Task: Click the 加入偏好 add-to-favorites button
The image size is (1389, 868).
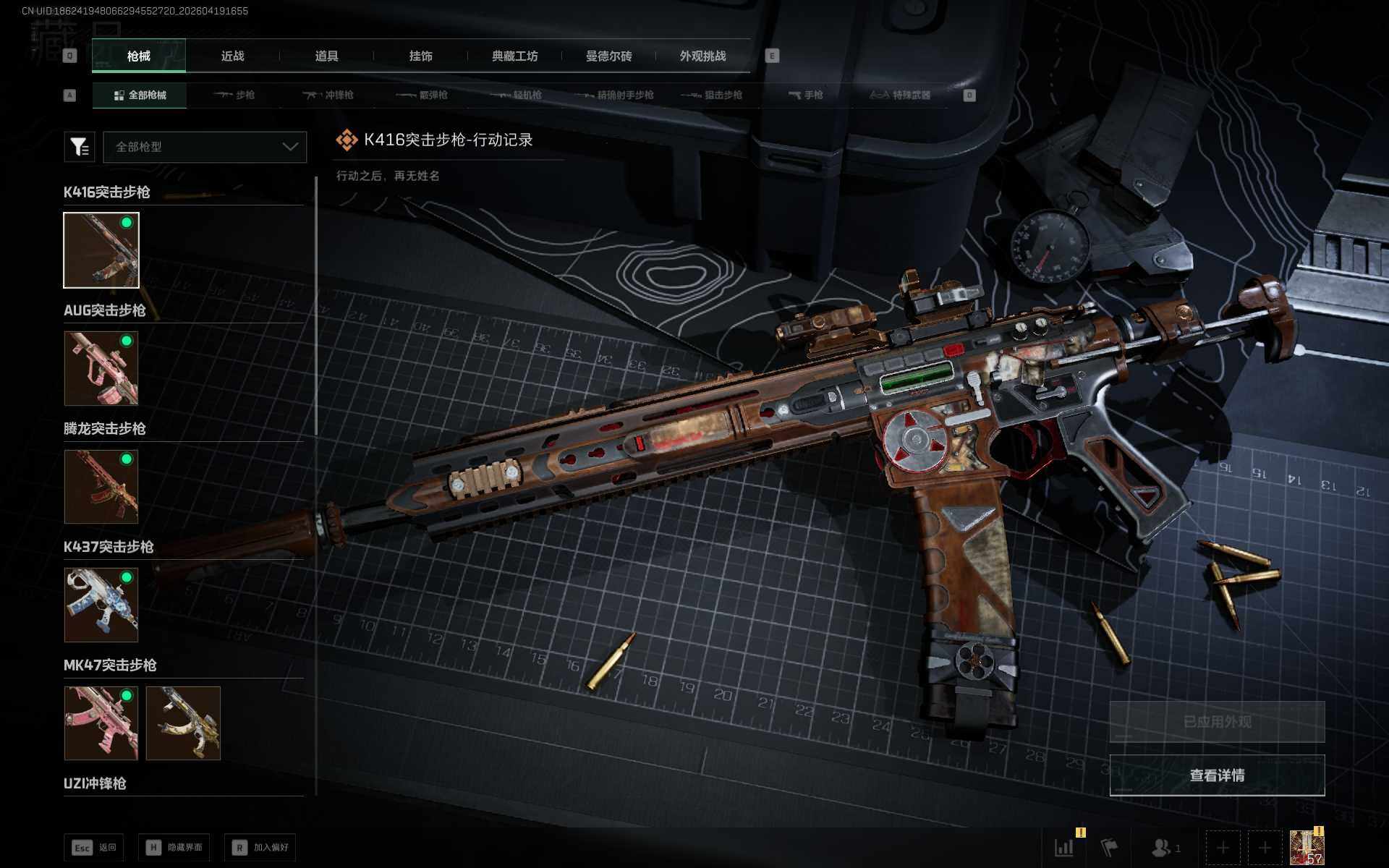Action: point(260,847)
